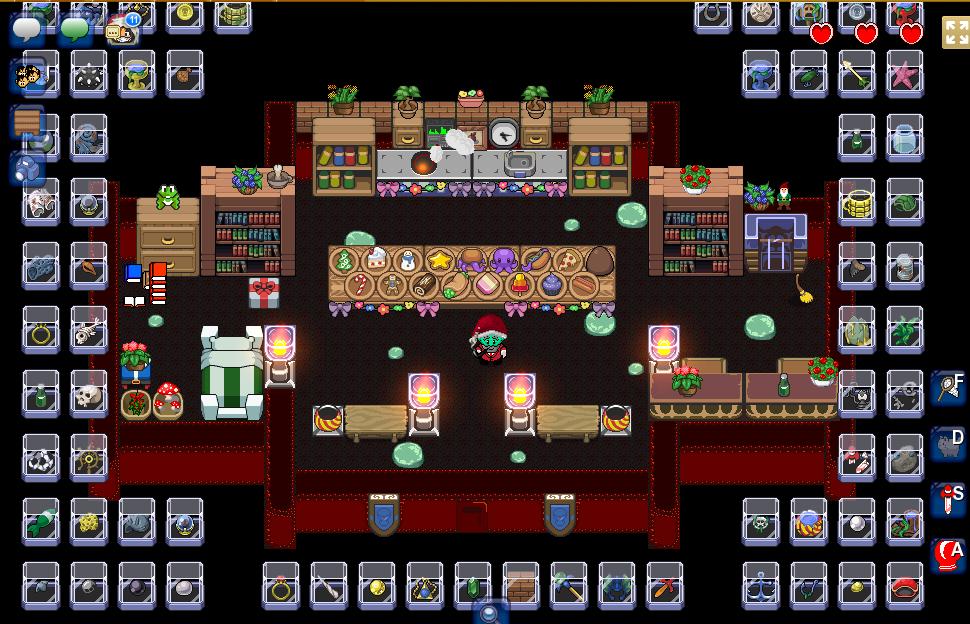The height and width of the screenshot is (624, 970).
Task: Use the red glove on the A slot
Action: [x=947, y=553]
